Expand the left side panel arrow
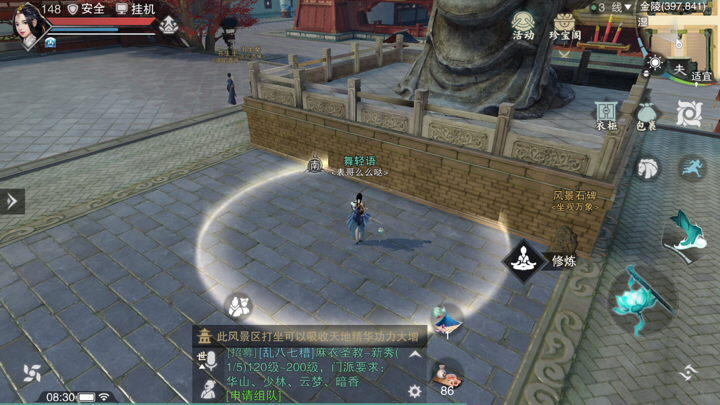The image size is (720, 405). pyautogui.click(x=12, y=201)
